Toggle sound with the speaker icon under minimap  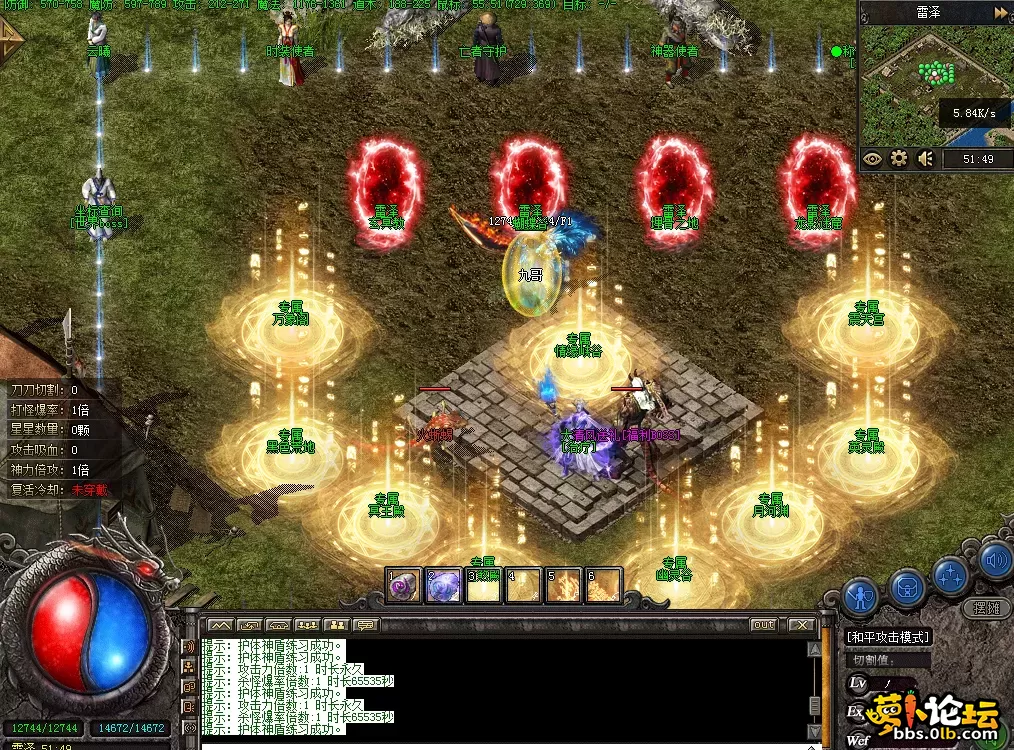point(926,159)
